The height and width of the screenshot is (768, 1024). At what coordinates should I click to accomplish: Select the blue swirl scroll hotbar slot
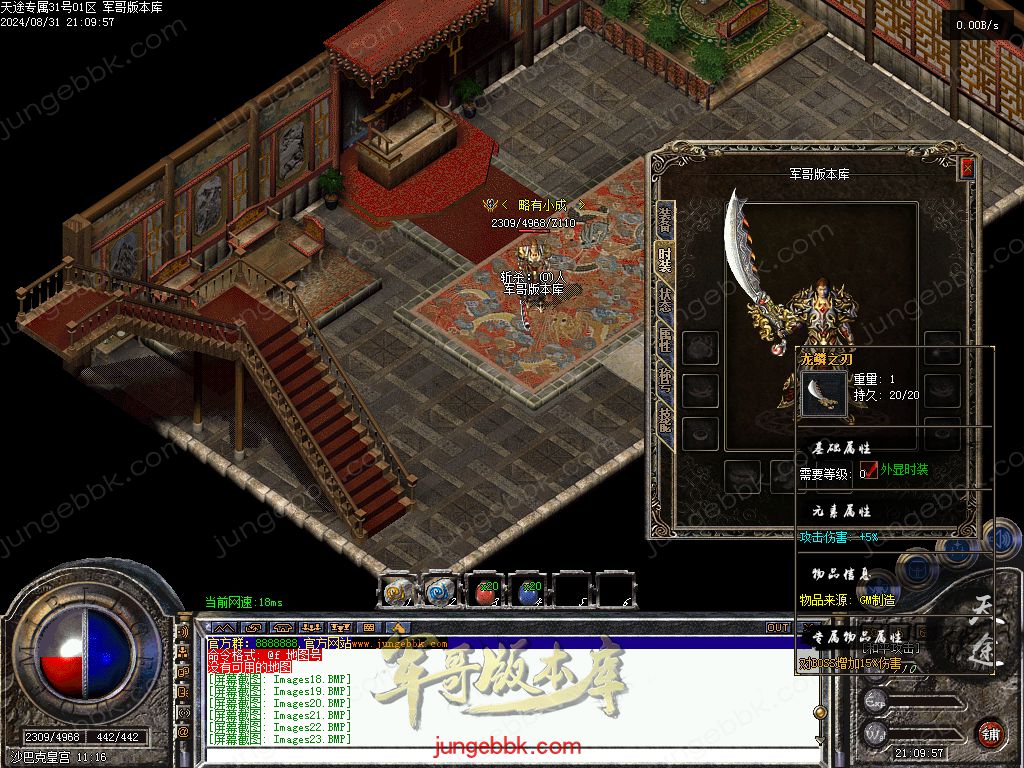click(441, 591)
